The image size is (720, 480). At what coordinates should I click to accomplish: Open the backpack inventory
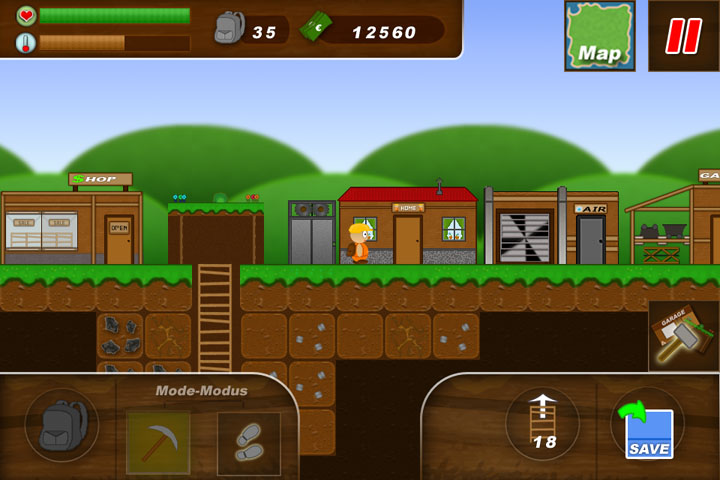(61, 425)
